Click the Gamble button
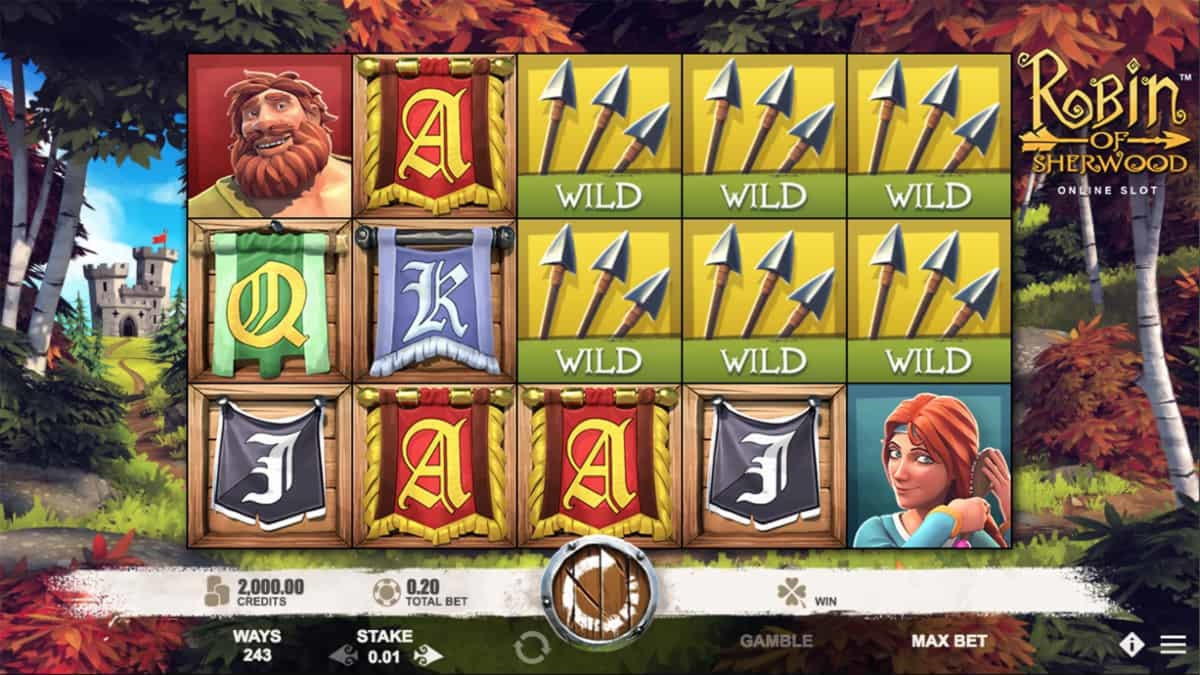 click(776, 640)
